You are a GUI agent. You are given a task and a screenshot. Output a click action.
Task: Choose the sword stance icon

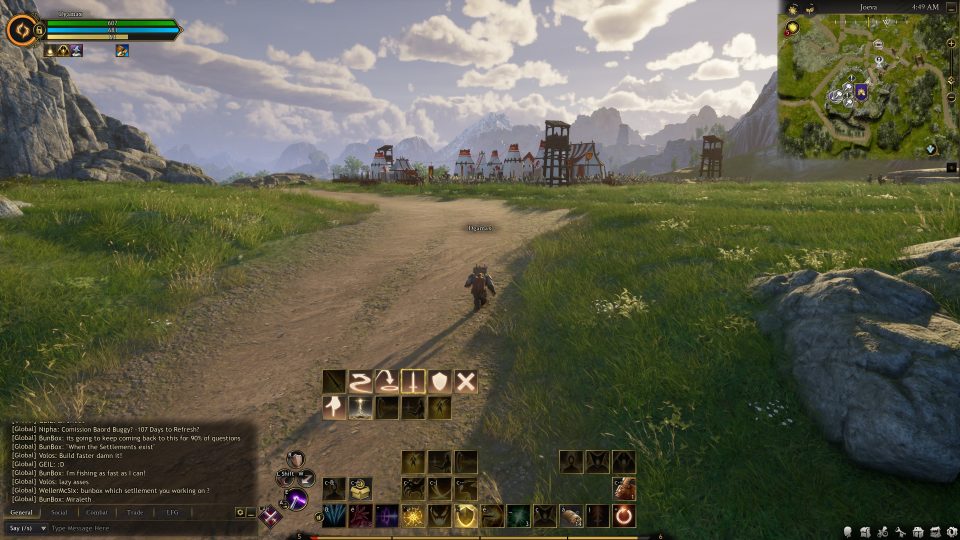(413, 381)
